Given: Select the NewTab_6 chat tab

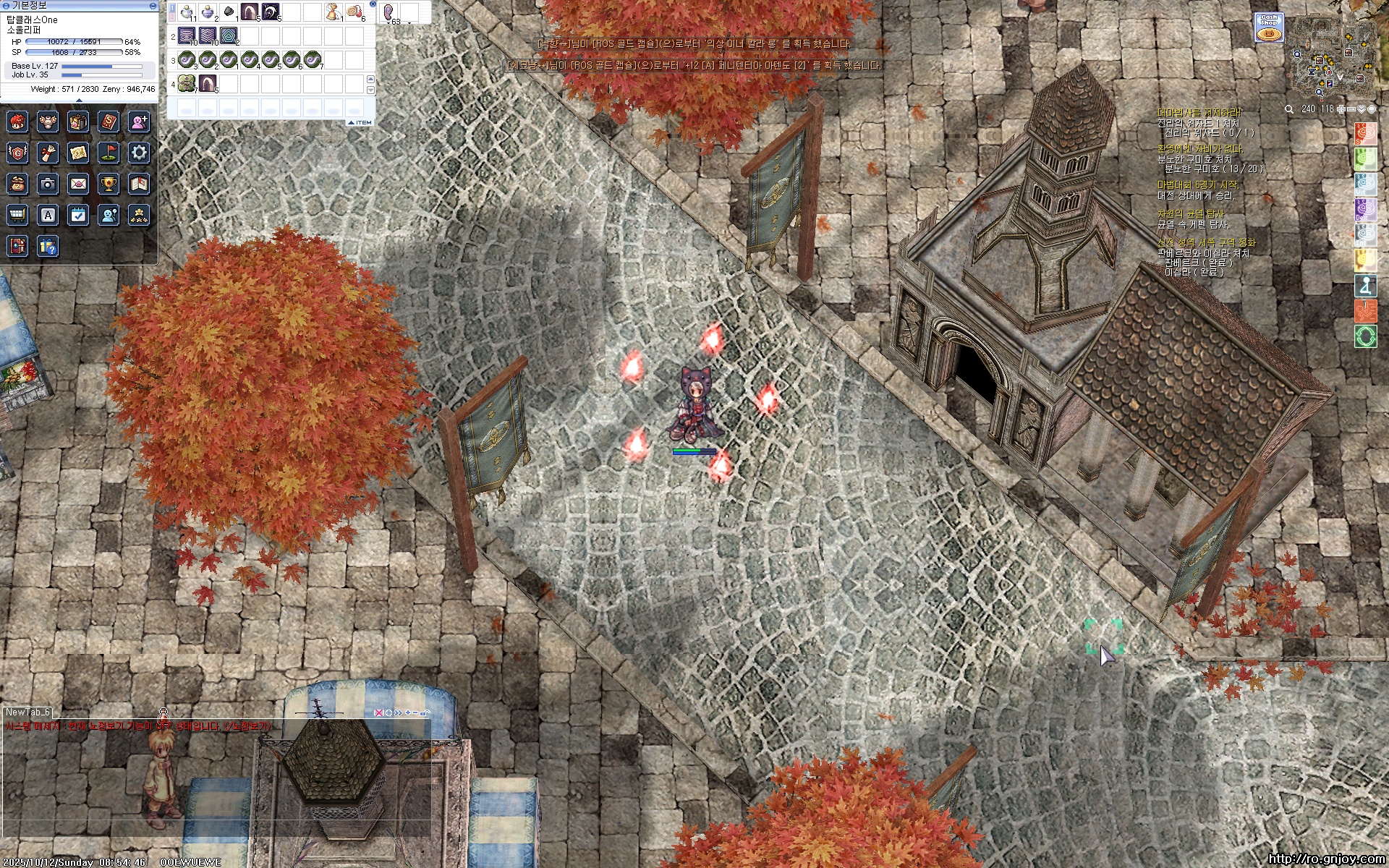Looking at the screenshot, I should click(x=27, y=712).
